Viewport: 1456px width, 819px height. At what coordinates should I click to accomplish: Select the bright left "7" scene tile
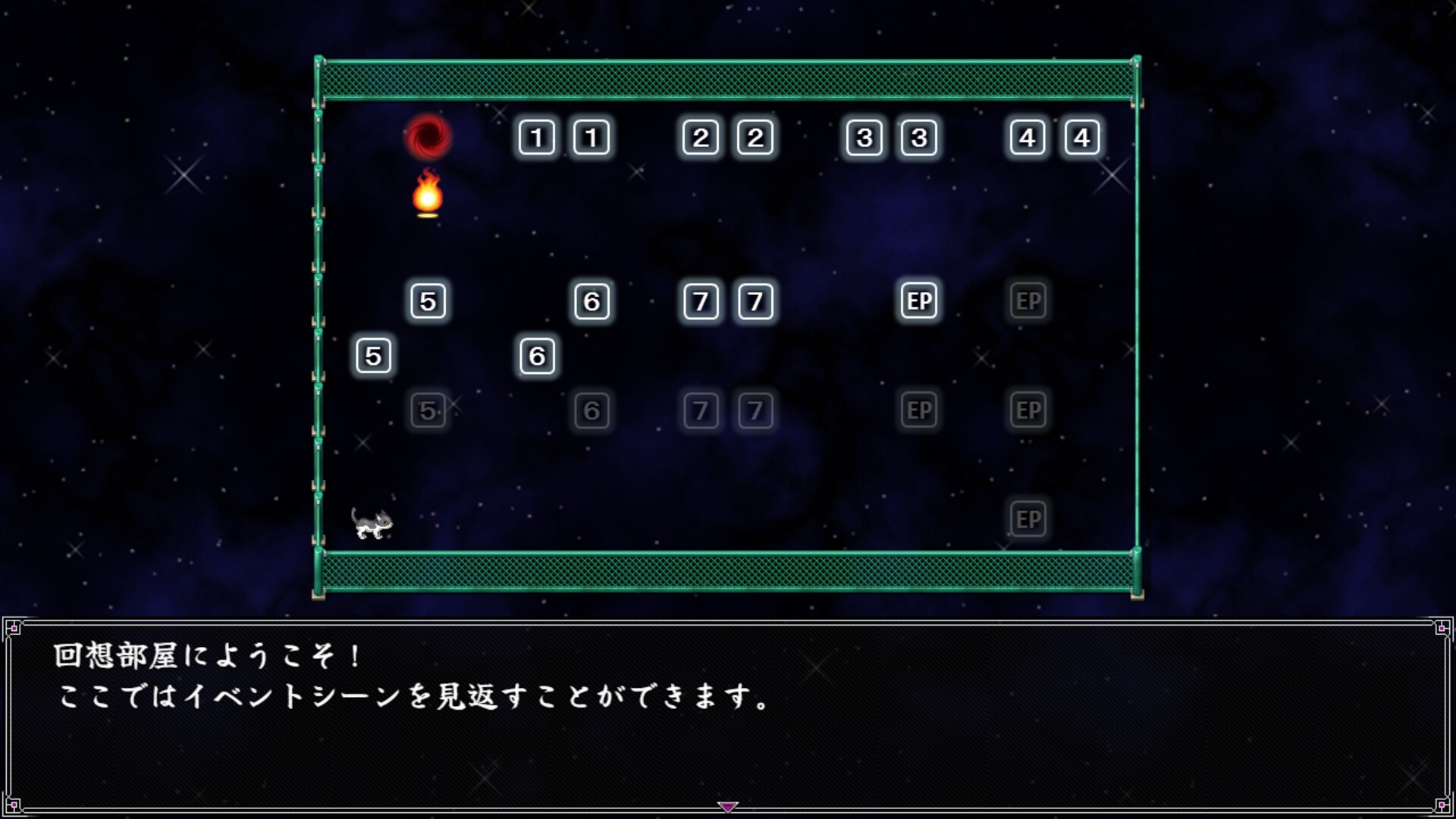[700, 300]
